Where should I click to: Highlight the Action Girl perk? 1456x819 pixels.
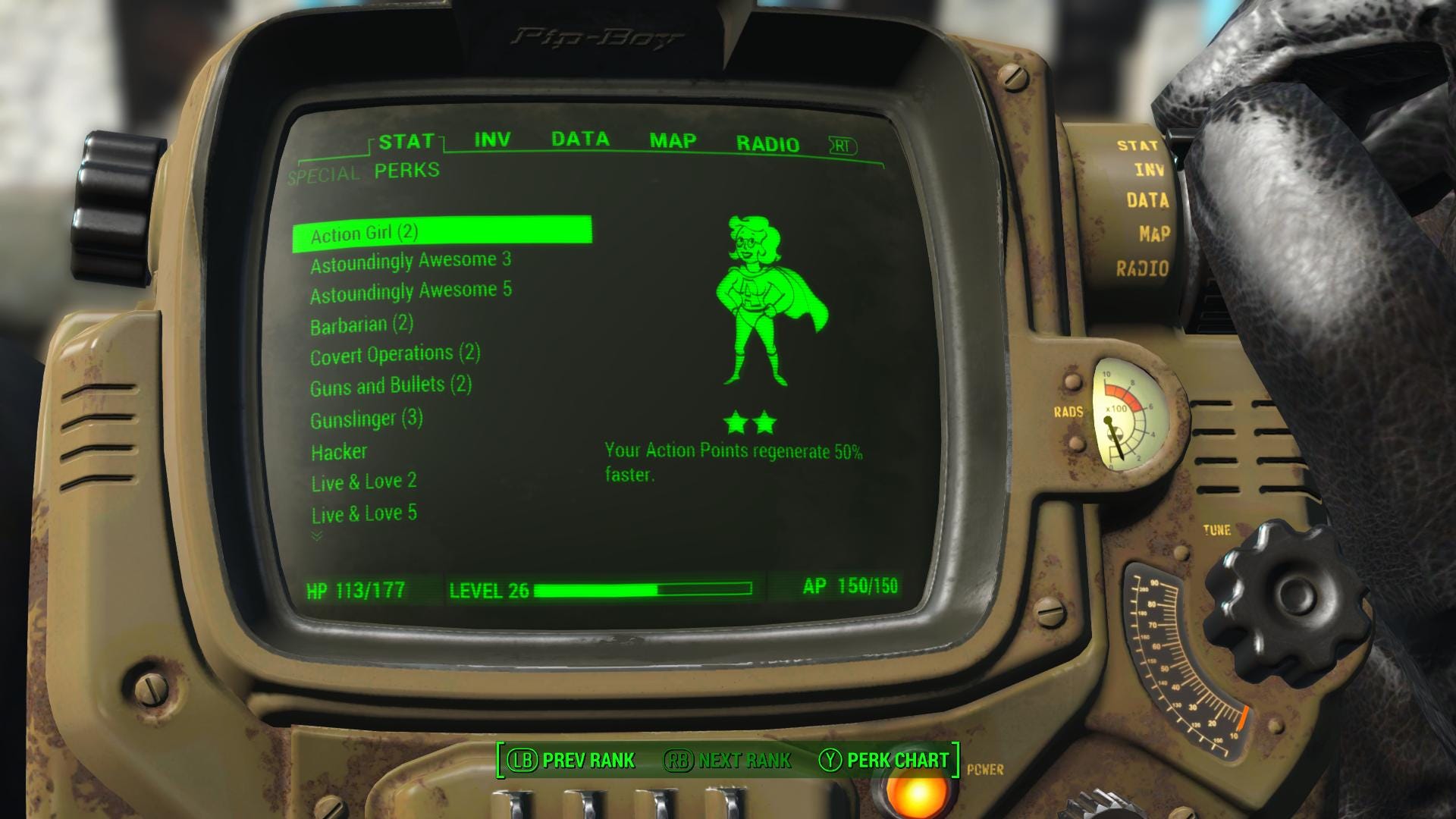pyautogui.click(x=365, y=233)
